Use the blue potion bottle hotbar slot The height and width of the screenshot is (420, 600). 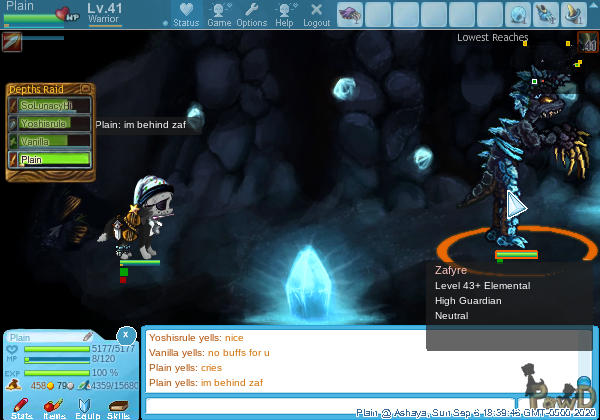(546, 14)
